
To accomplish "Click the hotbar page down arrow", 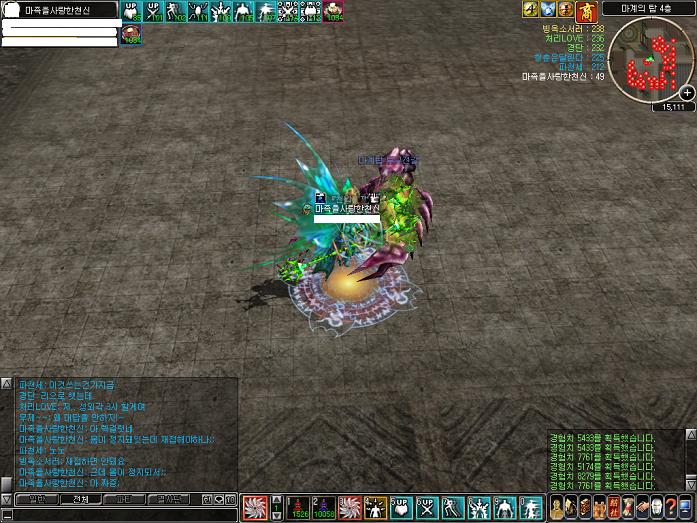I will (x=277, y=515).
